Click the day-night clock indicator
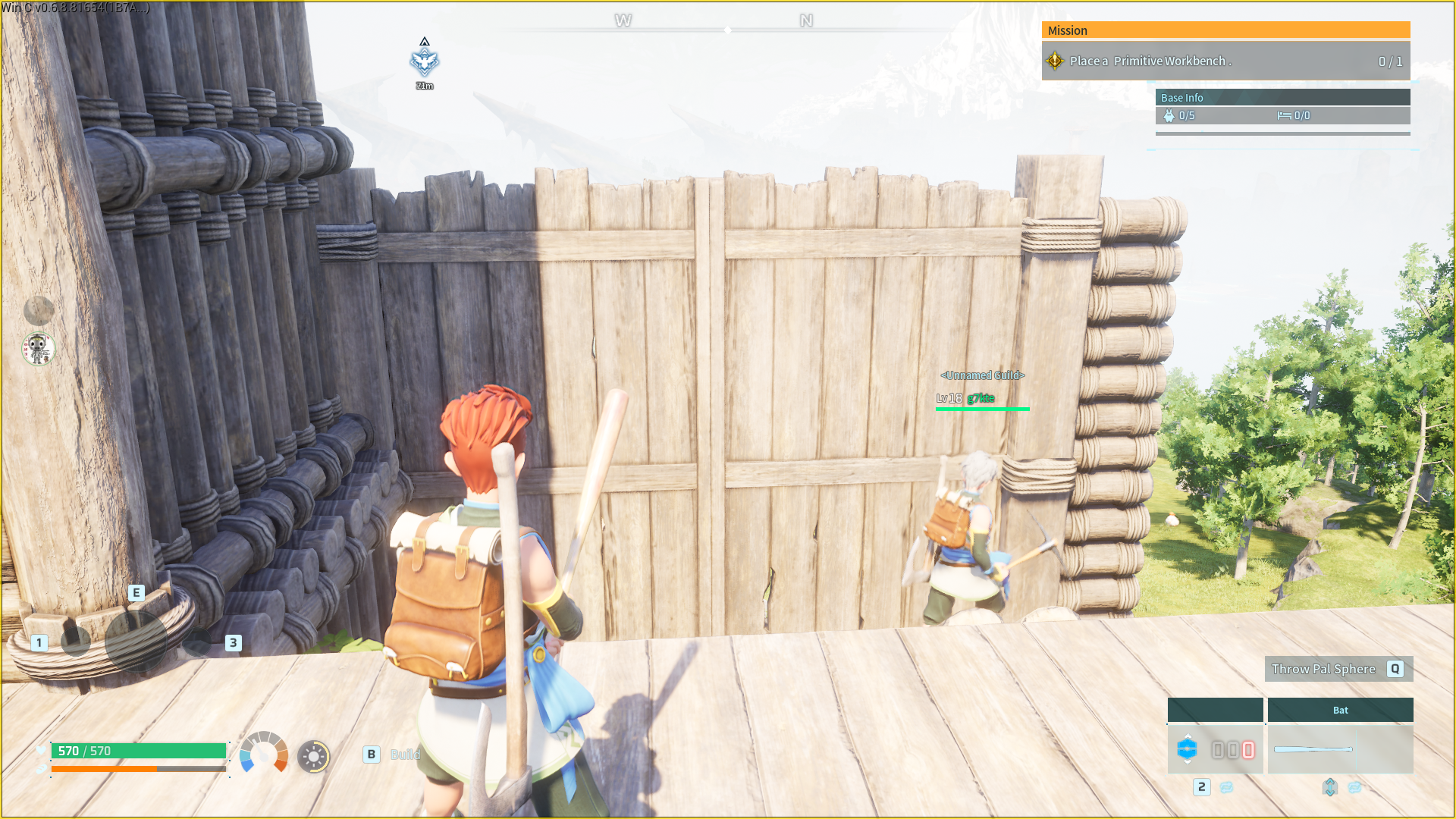 (x=312, y=755)
